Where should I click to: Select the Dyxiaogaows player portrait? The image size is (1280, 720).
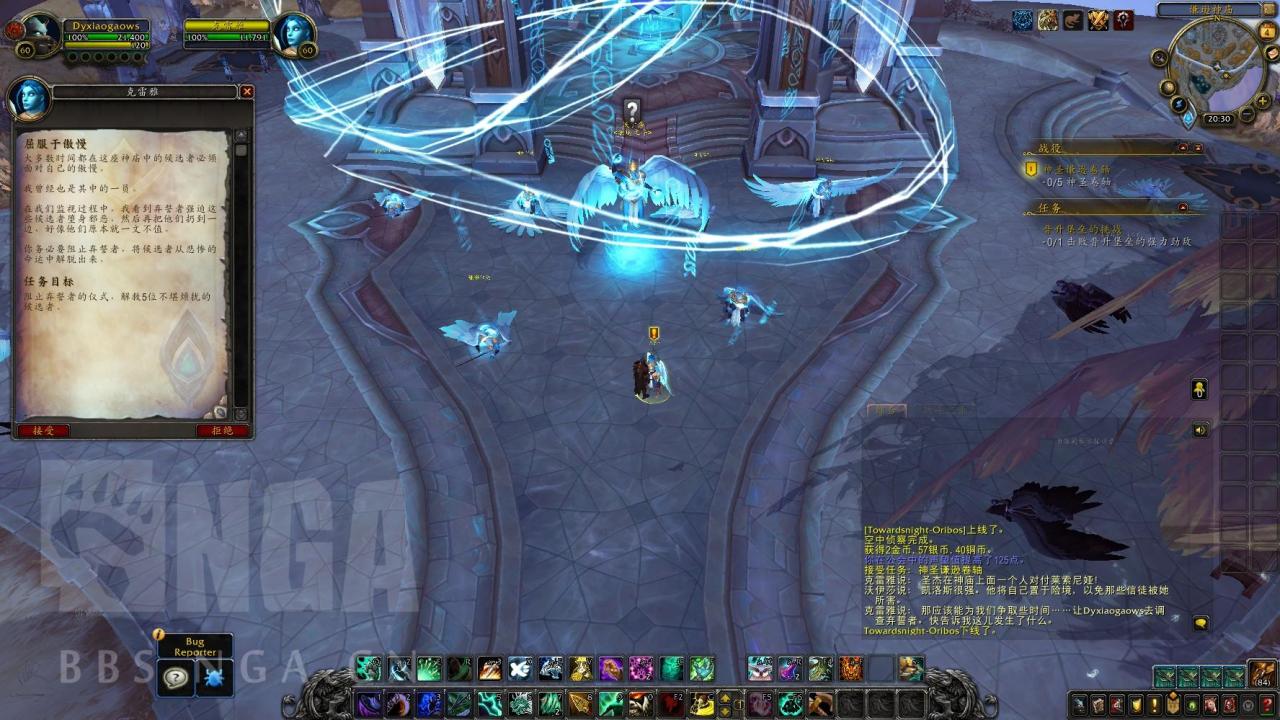pyautogui.click(x=41, y=35)
